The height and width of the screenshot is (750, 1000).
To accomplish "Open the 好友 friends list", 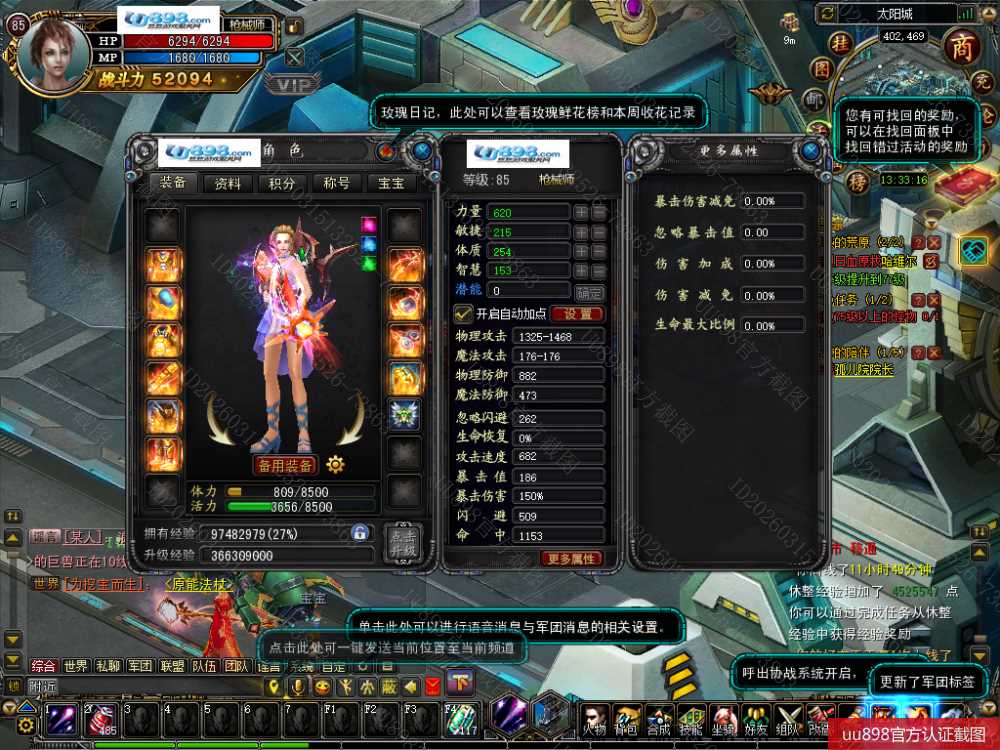I will tap(757, 719).
